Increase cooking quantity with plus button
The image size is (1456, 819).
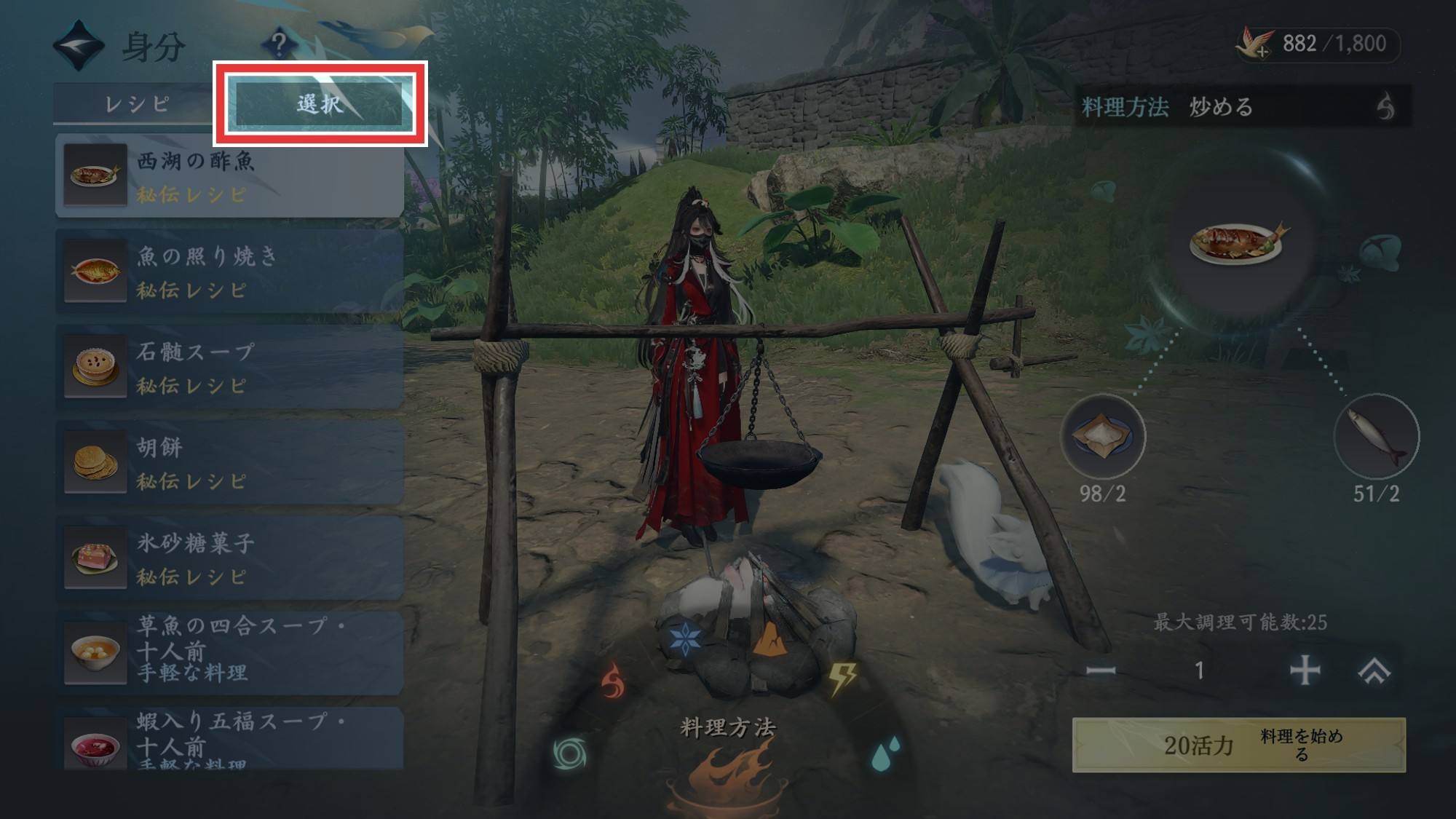1304,670
